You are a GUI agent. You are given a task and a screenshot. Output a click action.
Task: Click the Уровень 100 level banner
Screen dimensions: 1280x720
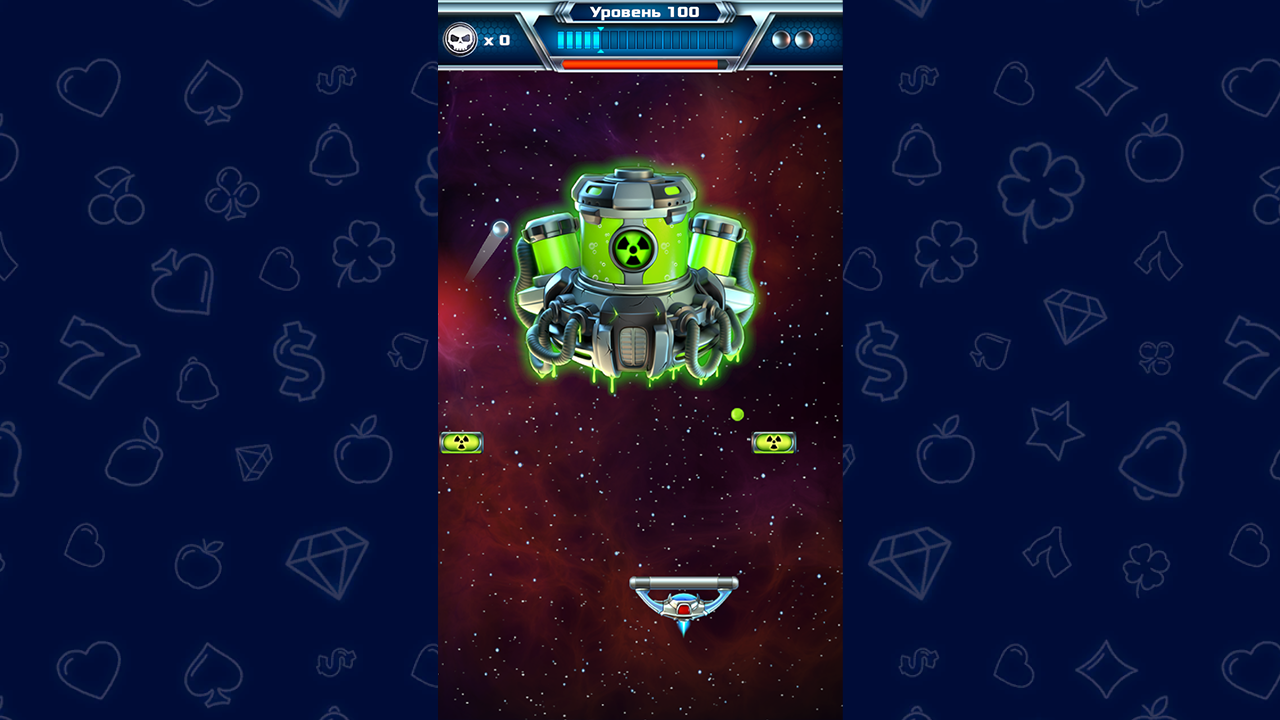(x=639, y=14)
